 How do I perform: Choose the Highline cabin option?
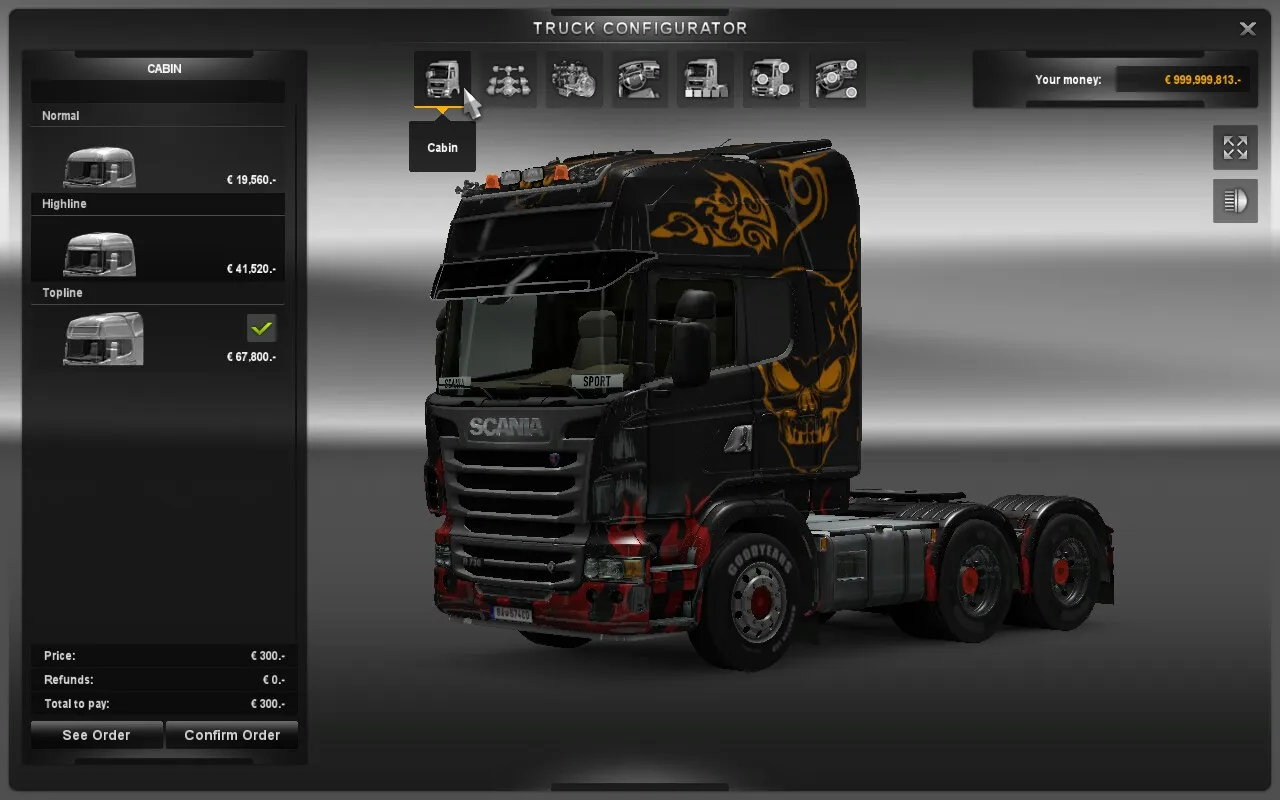tap(158, 248)
